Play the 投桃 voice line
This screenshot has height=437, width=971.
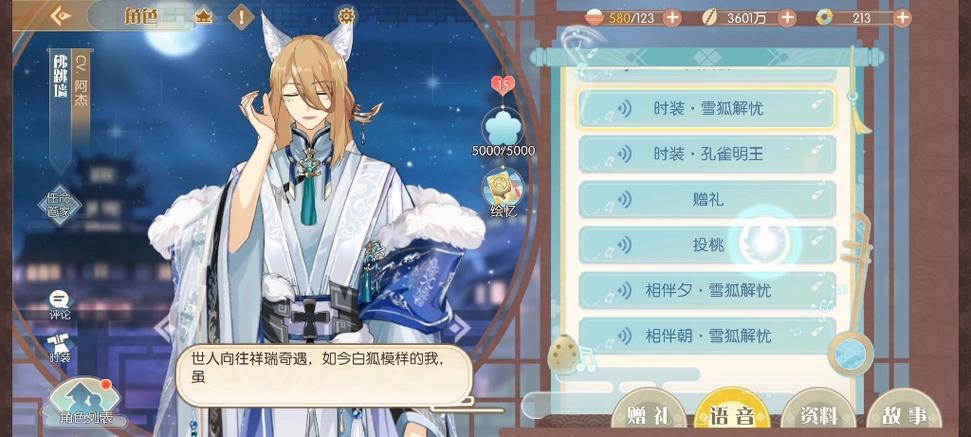tap(706, 245)
